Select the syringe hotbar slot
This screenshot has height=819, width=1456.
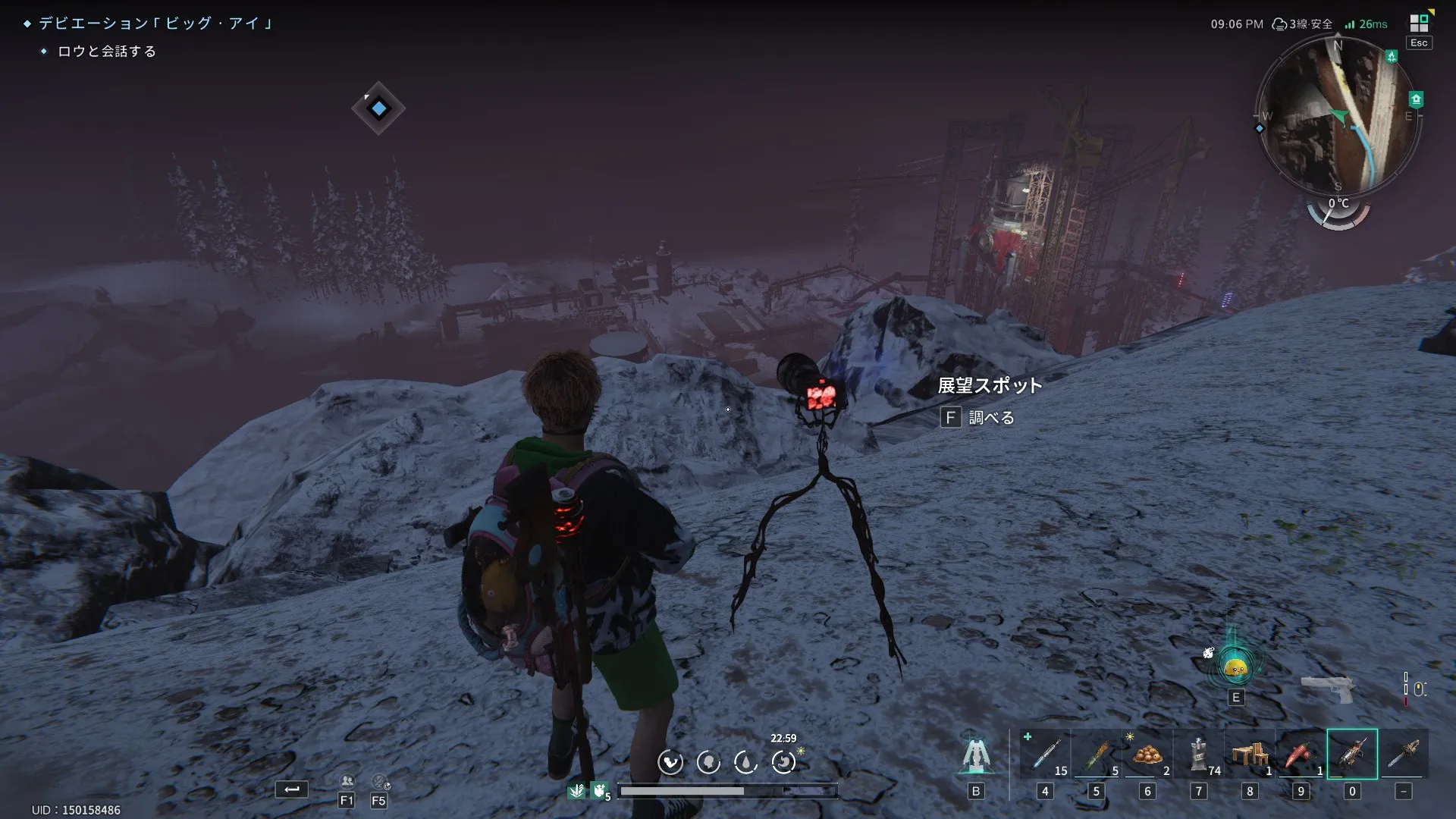click(1045, 754)
